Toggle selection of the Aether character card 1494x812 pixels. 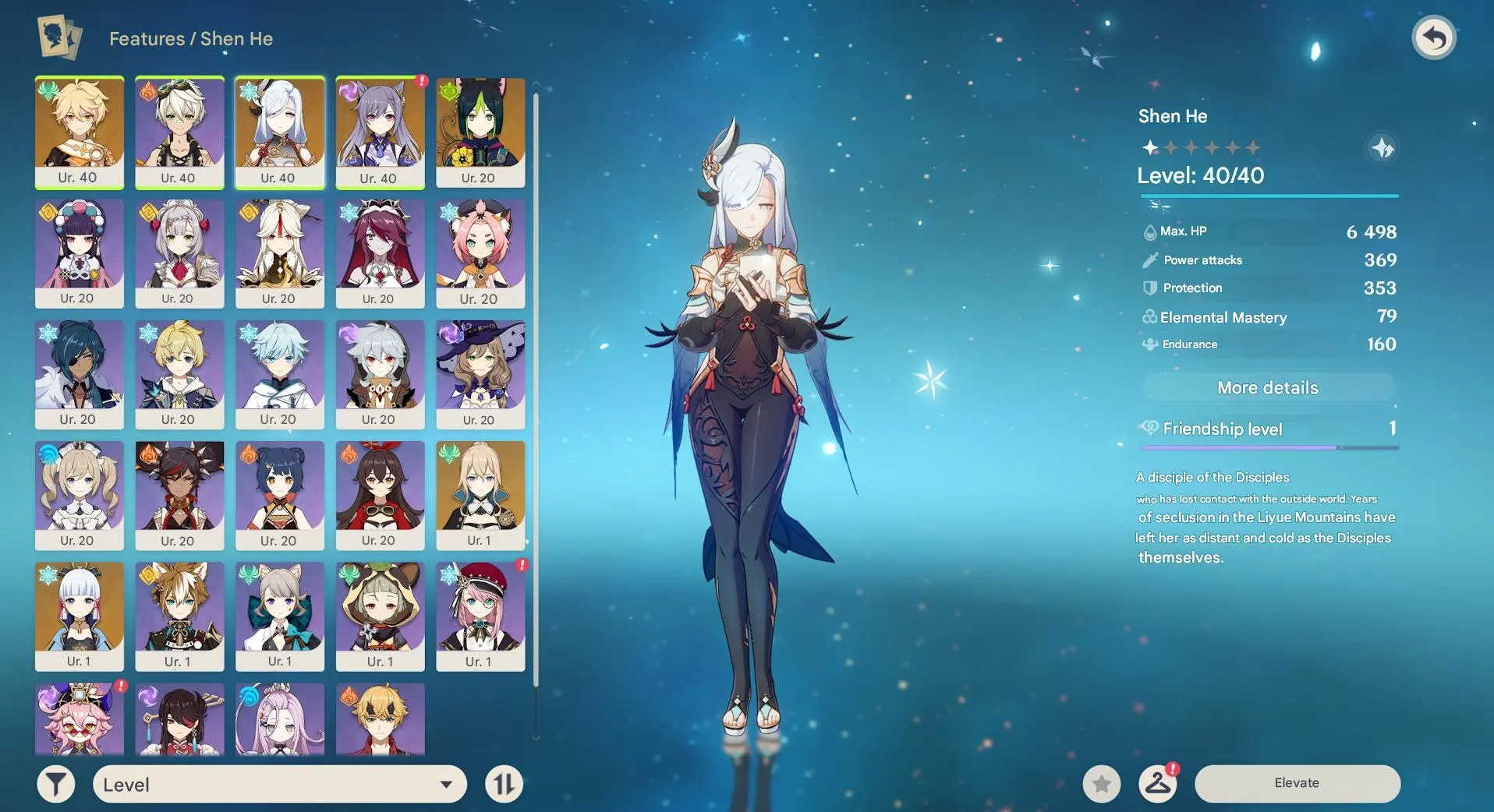click(x=79, y=132)
